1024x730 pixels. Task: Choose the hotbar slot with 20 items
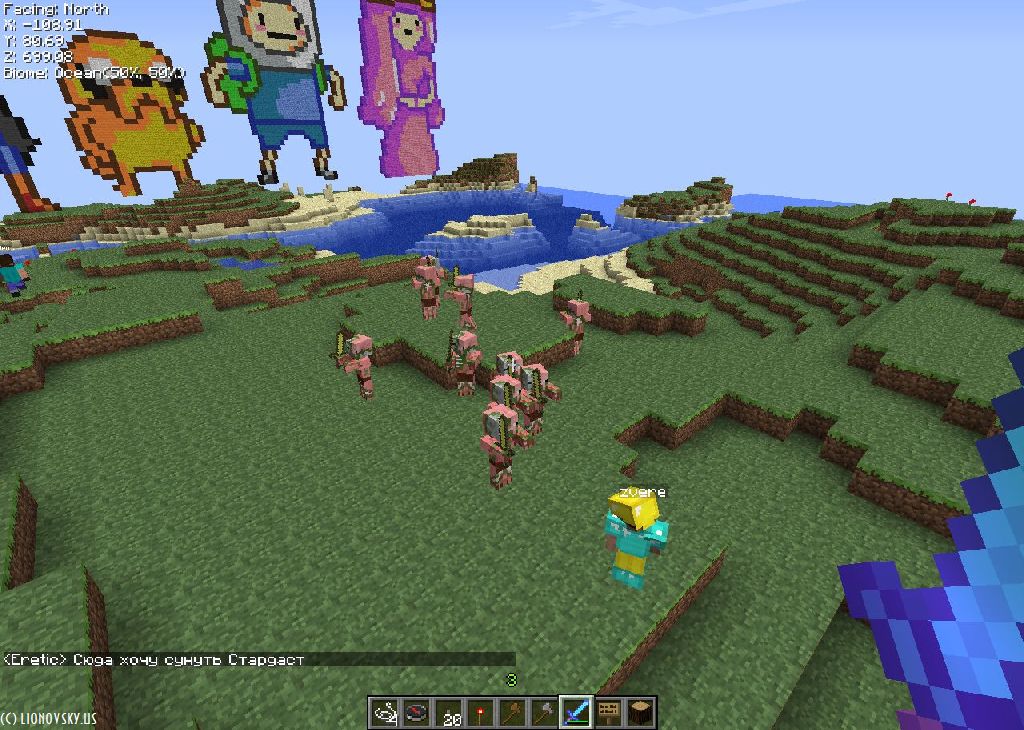tap(448, 712)
